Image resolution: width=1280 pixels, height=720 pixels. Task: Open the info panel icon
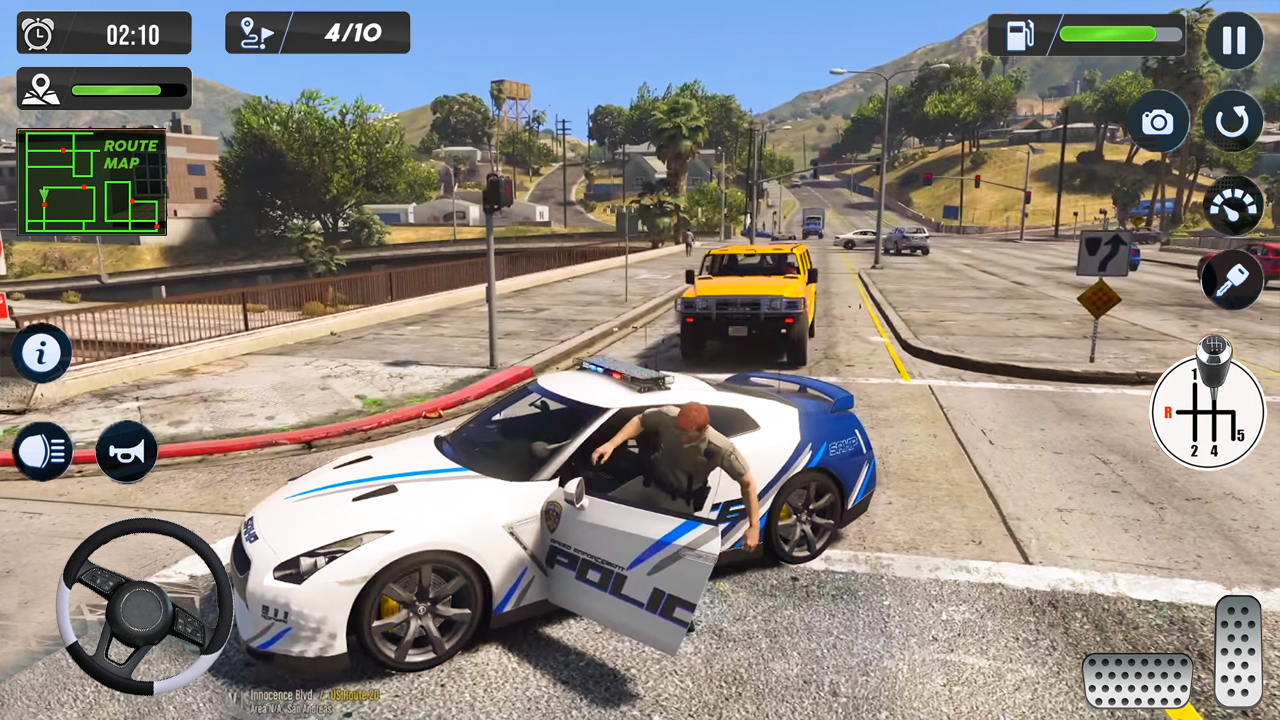(x=42, y=353)
